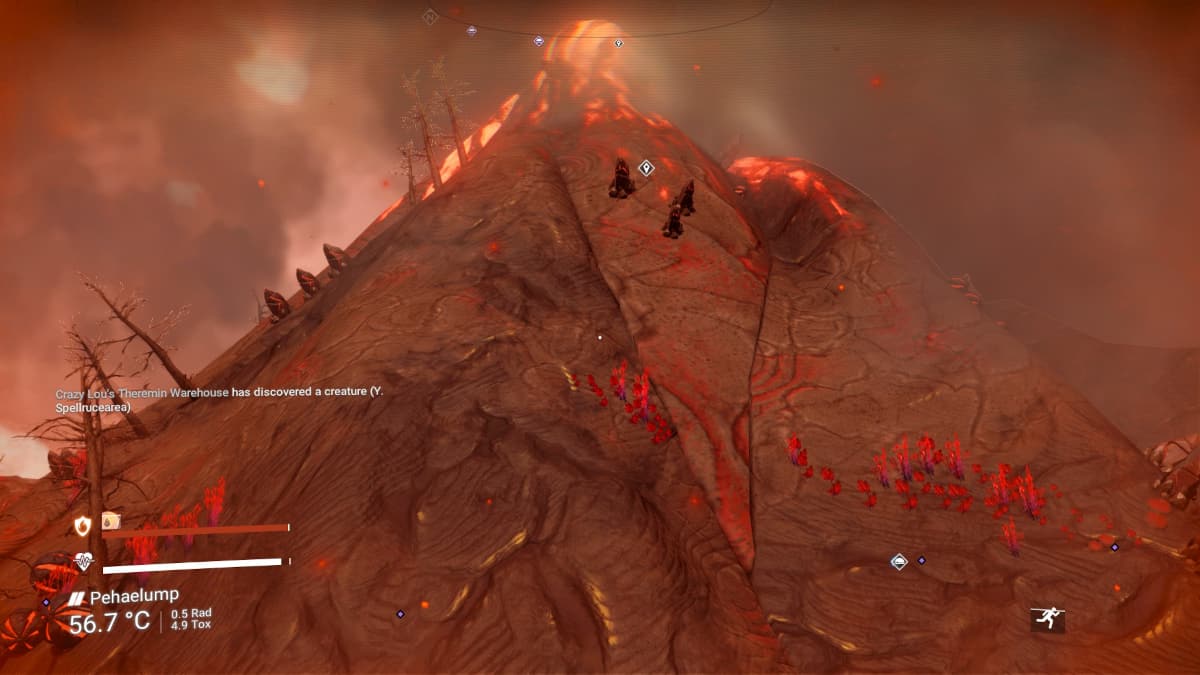Open the creature discovery notification message

point(220,399)
